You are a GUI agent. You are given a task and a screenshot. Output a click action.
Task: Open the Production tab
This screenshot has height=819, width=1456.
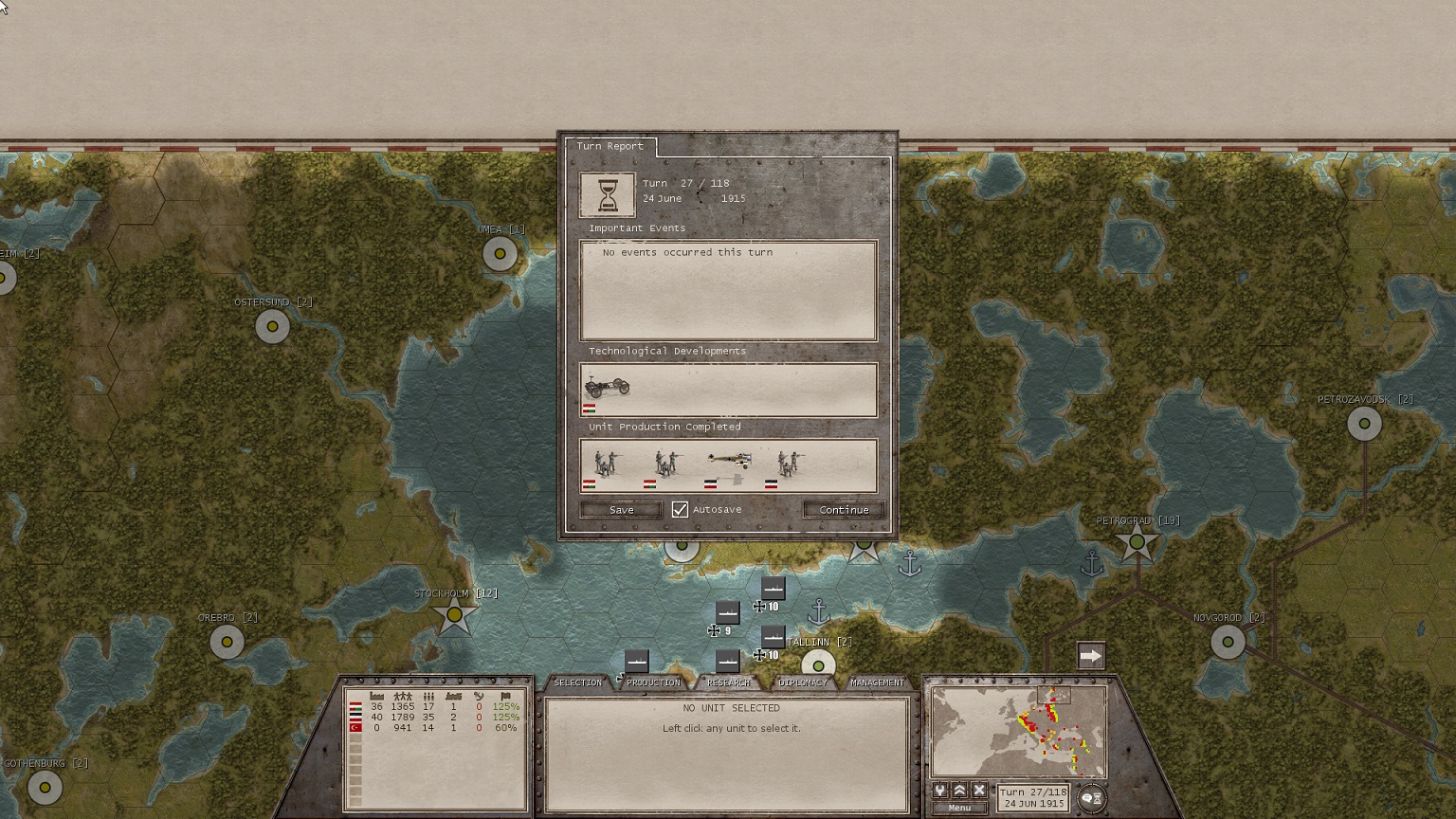(653, 682)
